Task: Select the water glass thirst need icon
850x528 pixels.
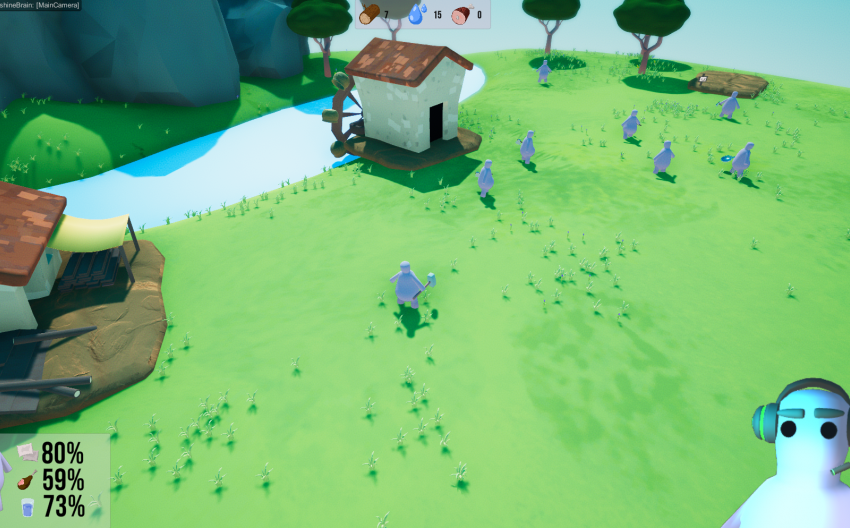Action: coord(27,506)
